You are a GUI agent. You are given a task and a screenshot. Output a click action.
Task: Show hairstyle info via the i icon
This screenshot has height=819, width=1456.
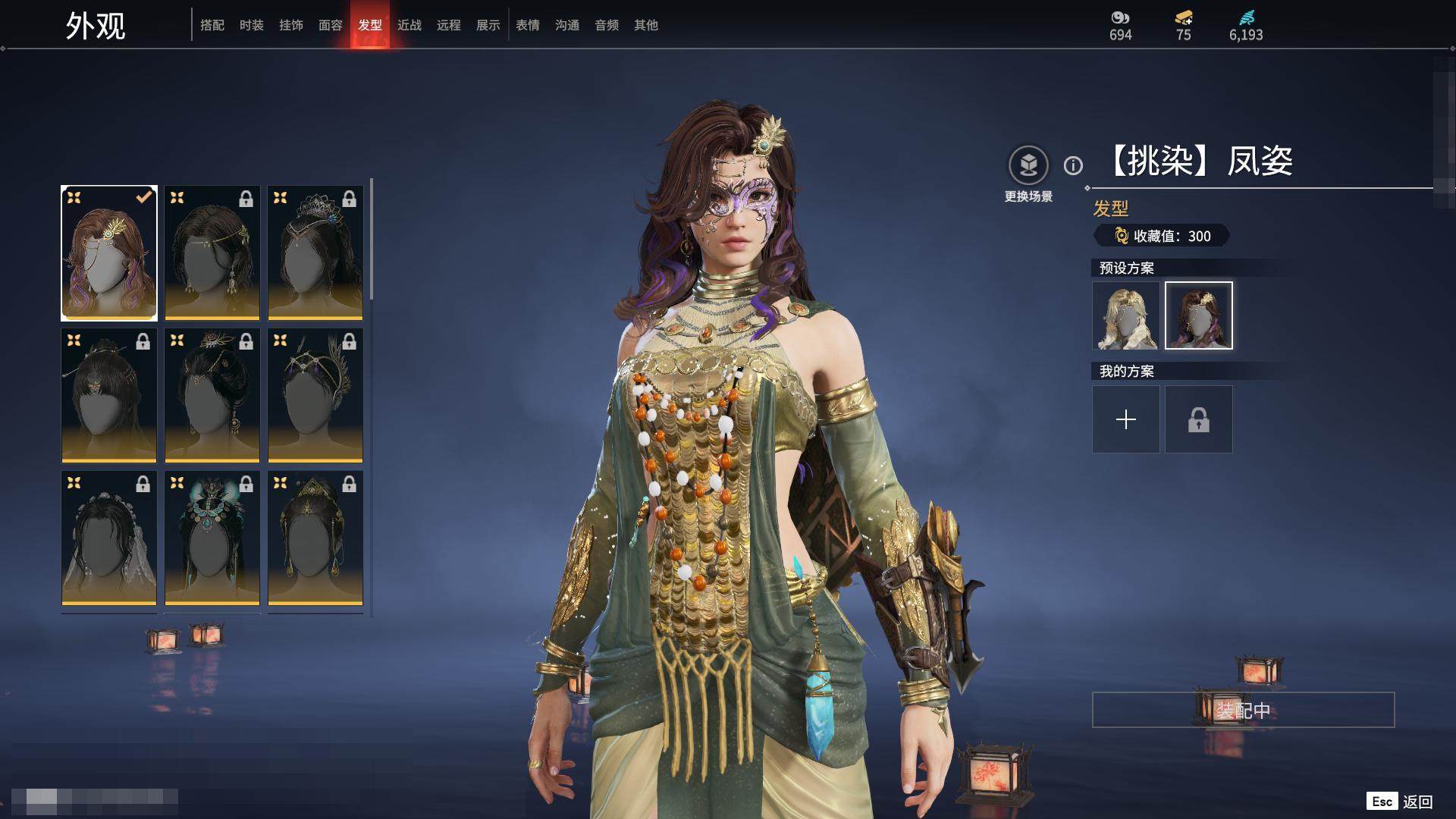(x=1073, y=165)
